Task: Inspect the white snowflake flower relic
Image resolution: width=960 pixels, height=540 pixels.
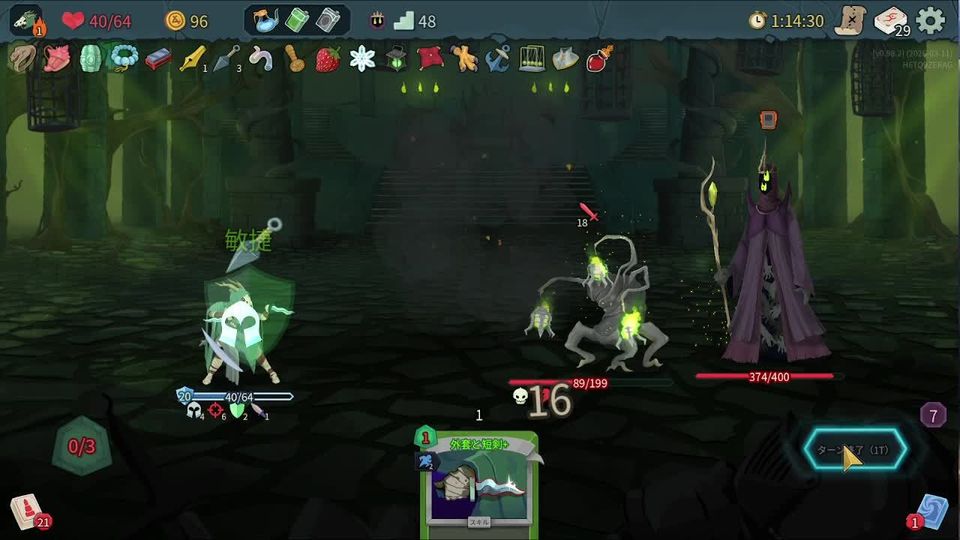Action: pos(361,59)
